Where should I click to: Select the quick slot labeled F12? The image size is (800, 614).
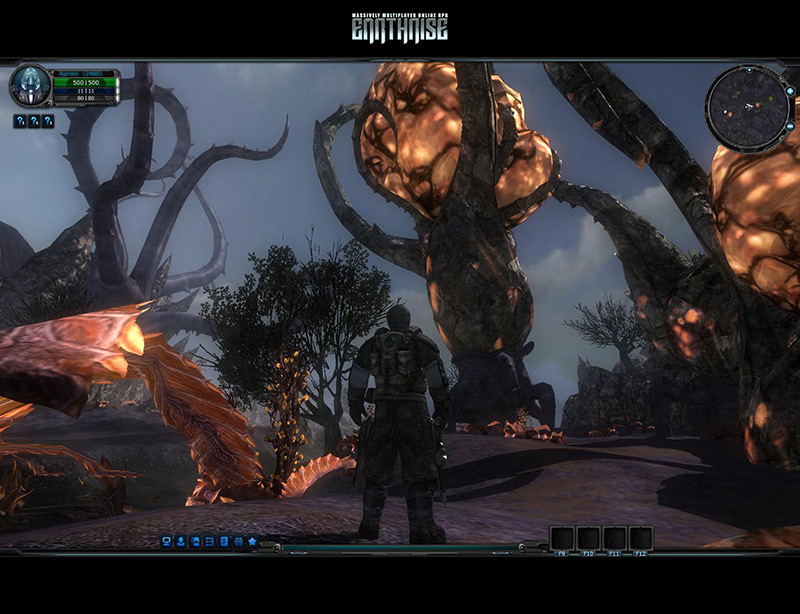click(640, 538)
